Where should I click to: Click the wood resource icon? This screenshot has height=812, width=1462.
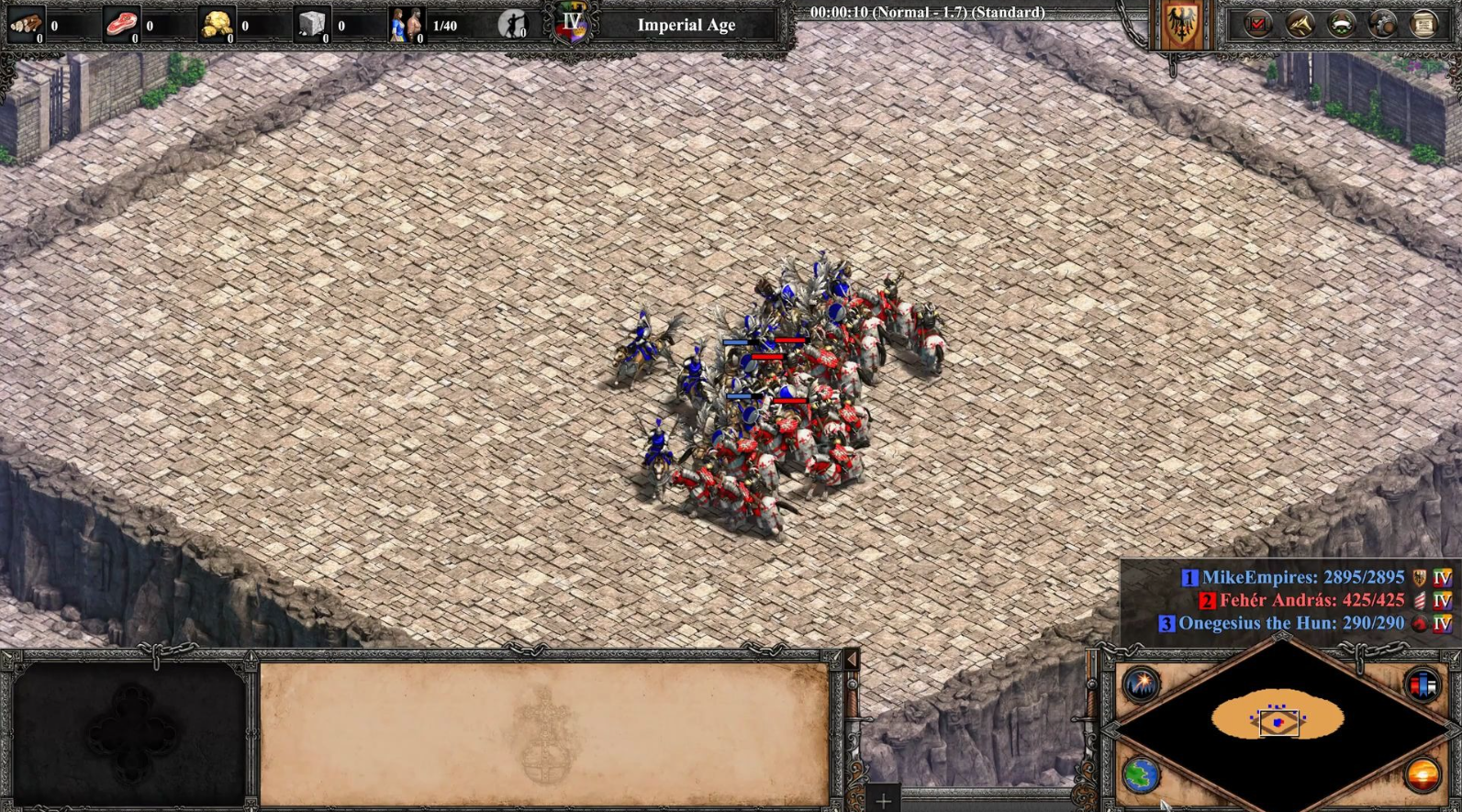pyautogui.click(x=25, y=24)
